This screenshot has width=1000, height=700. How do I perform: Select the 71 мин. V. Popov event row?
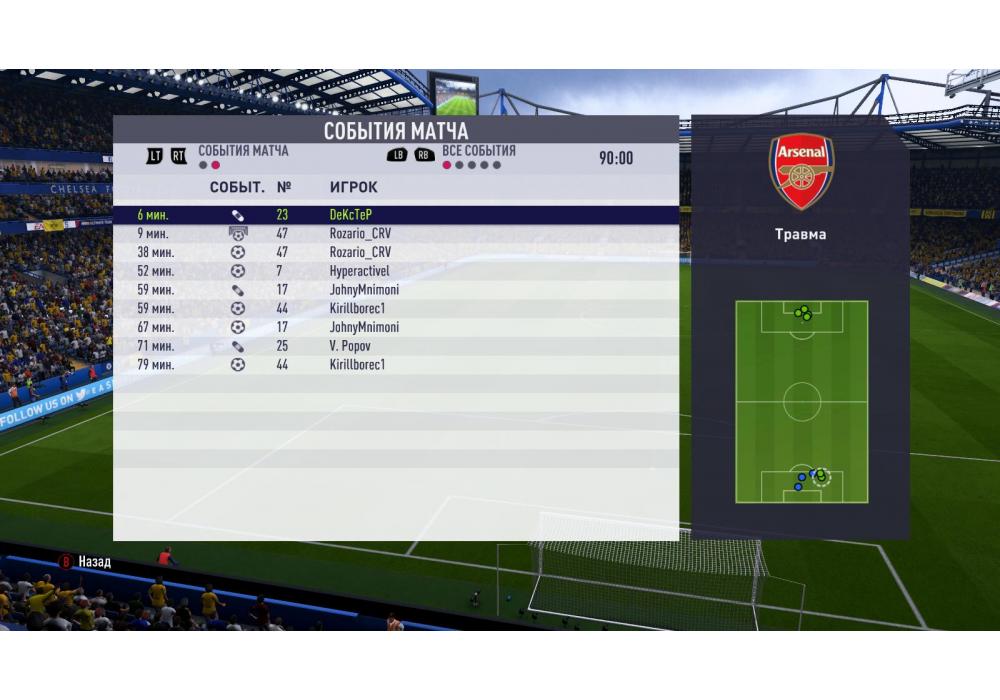(395, 346)
